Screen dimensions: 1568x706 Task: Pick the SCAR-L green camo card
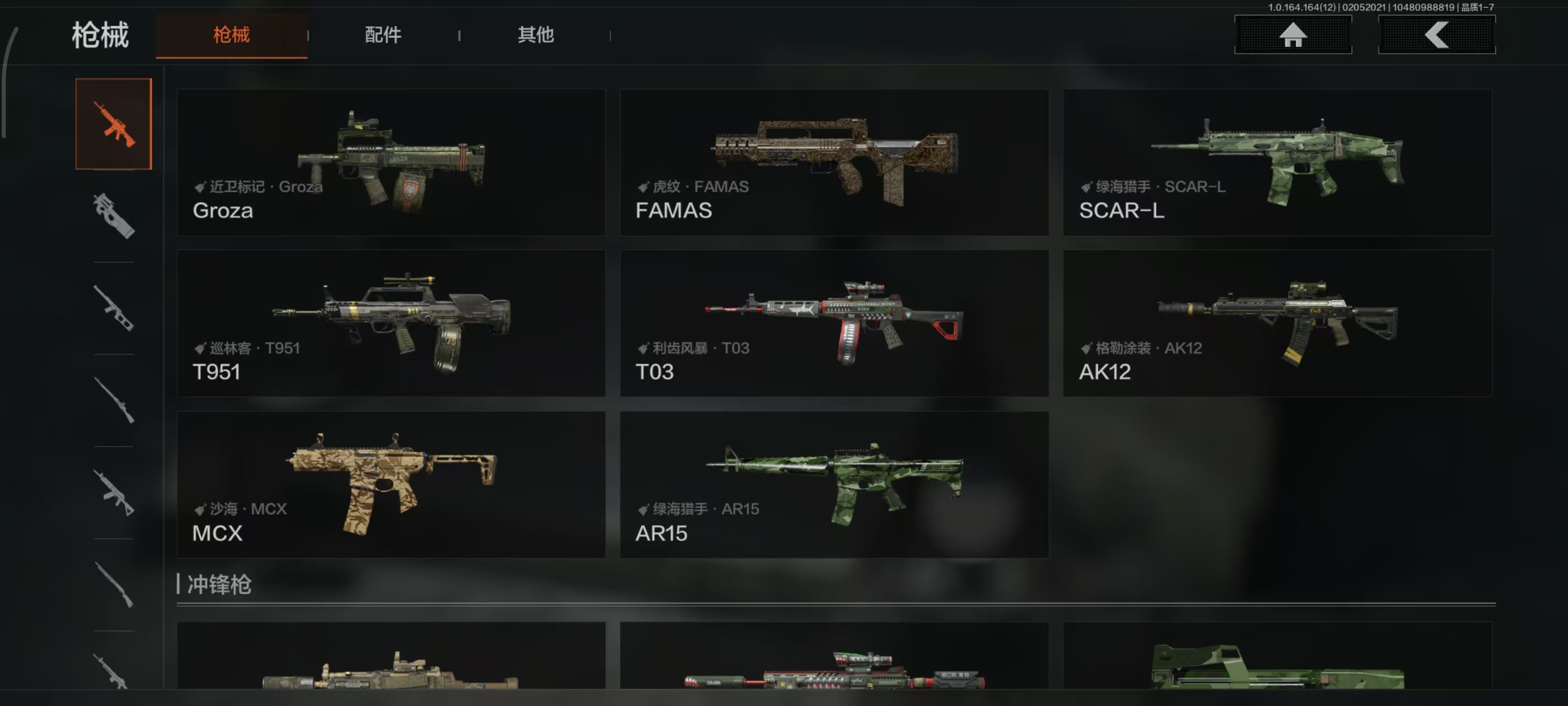(1277, 163)
